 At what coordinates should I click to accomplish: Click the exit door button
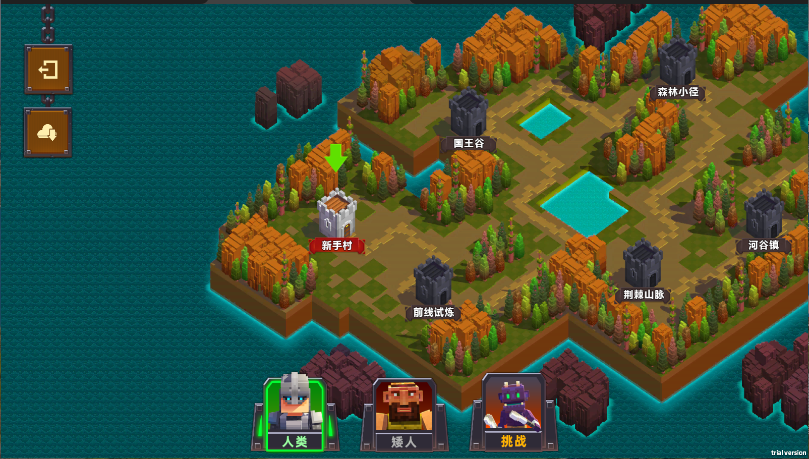(x=48, y=70)
